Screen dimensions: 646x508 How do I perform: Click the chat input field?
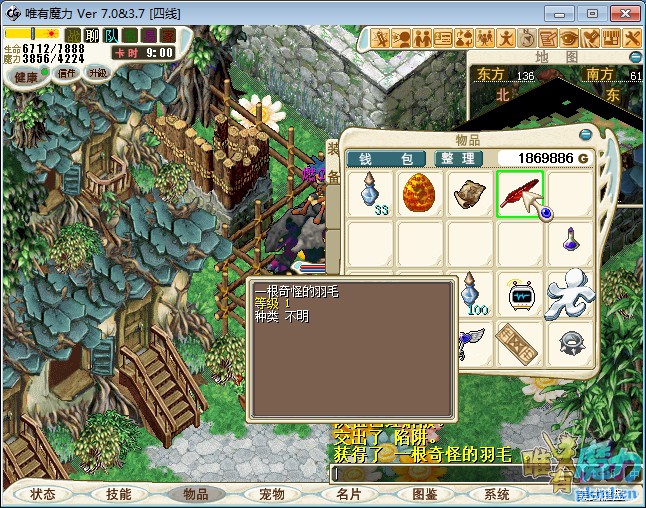(430, 472)
